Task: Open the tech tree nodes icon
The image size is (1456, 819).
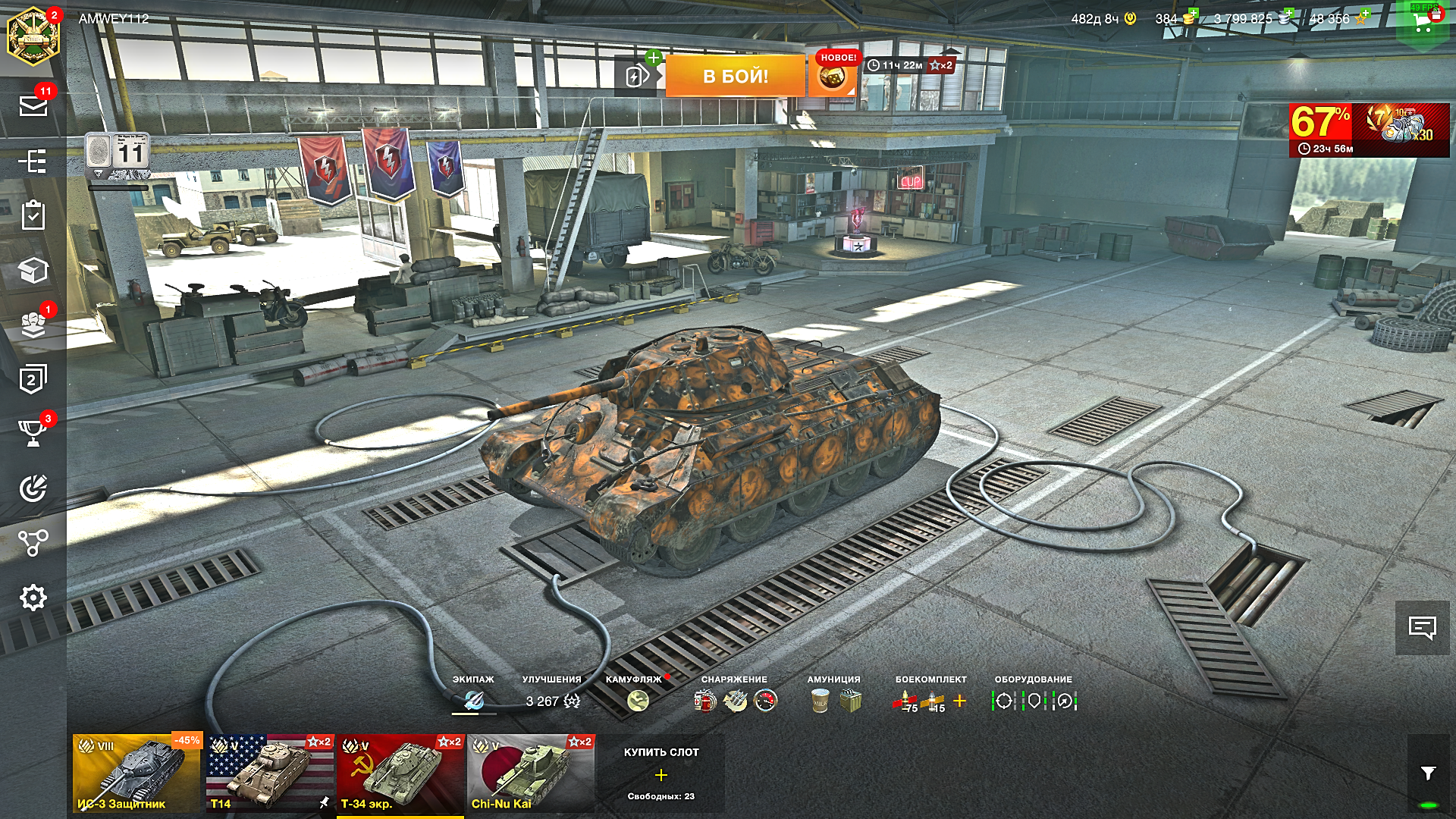Action: click(x=33, y=542)
